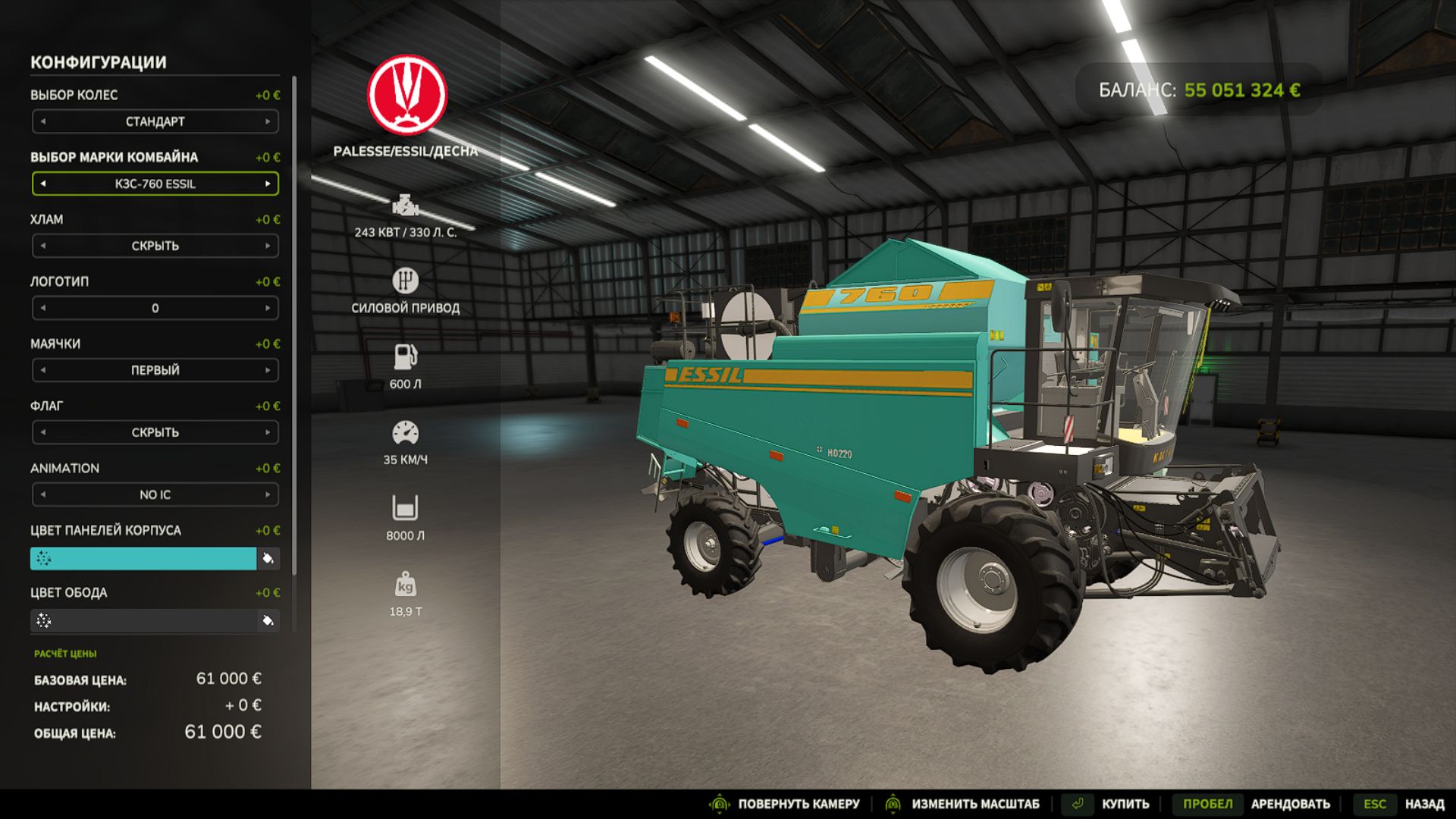
Task: Toggle the ФЛАГ setting to show flag
Action: coord(269,432)
